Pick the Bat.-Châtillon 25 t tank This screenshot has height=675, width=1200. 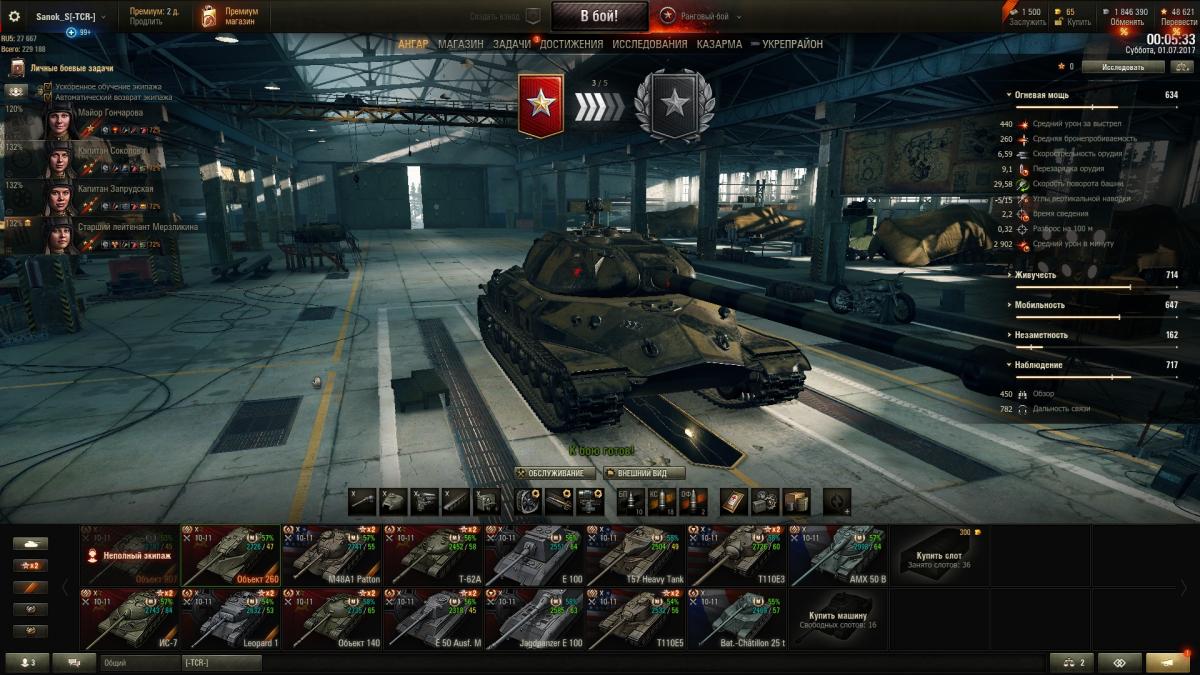pyautogui.click(x=737, y=619)
